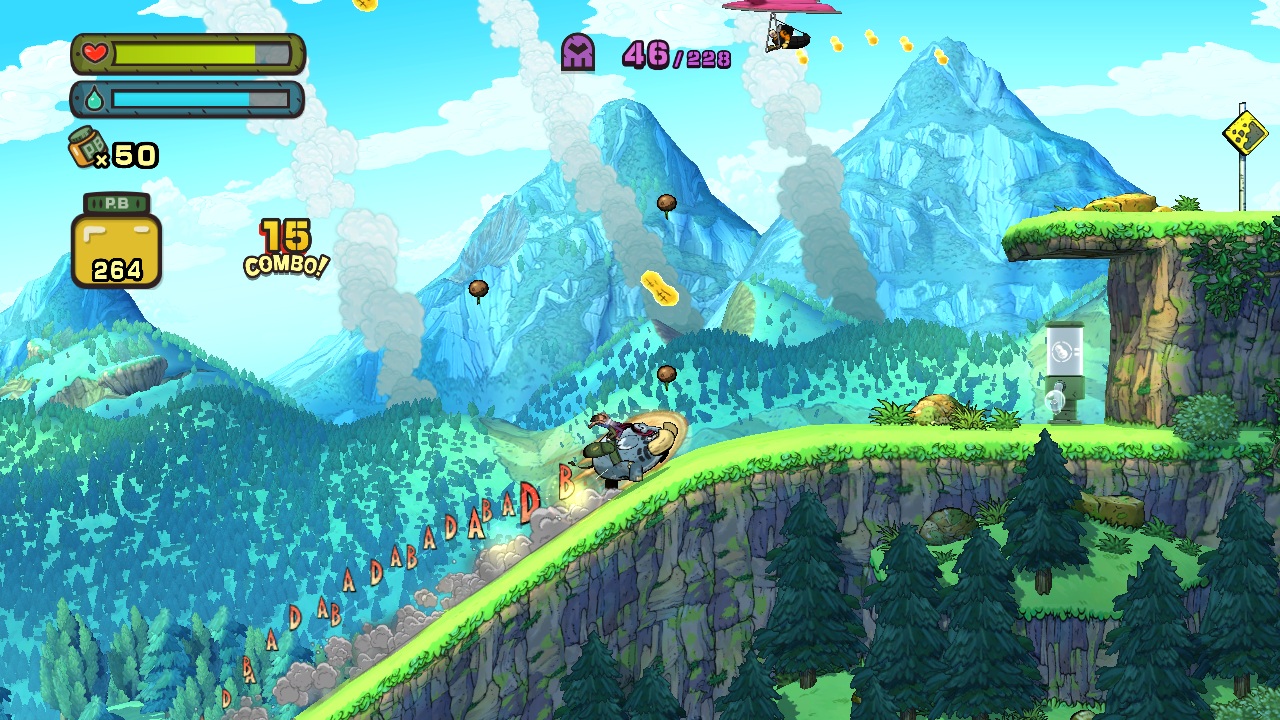Click the peanut collectible counter icon
The height and width of the screenshot is (720, 1280).
(116, 241)
